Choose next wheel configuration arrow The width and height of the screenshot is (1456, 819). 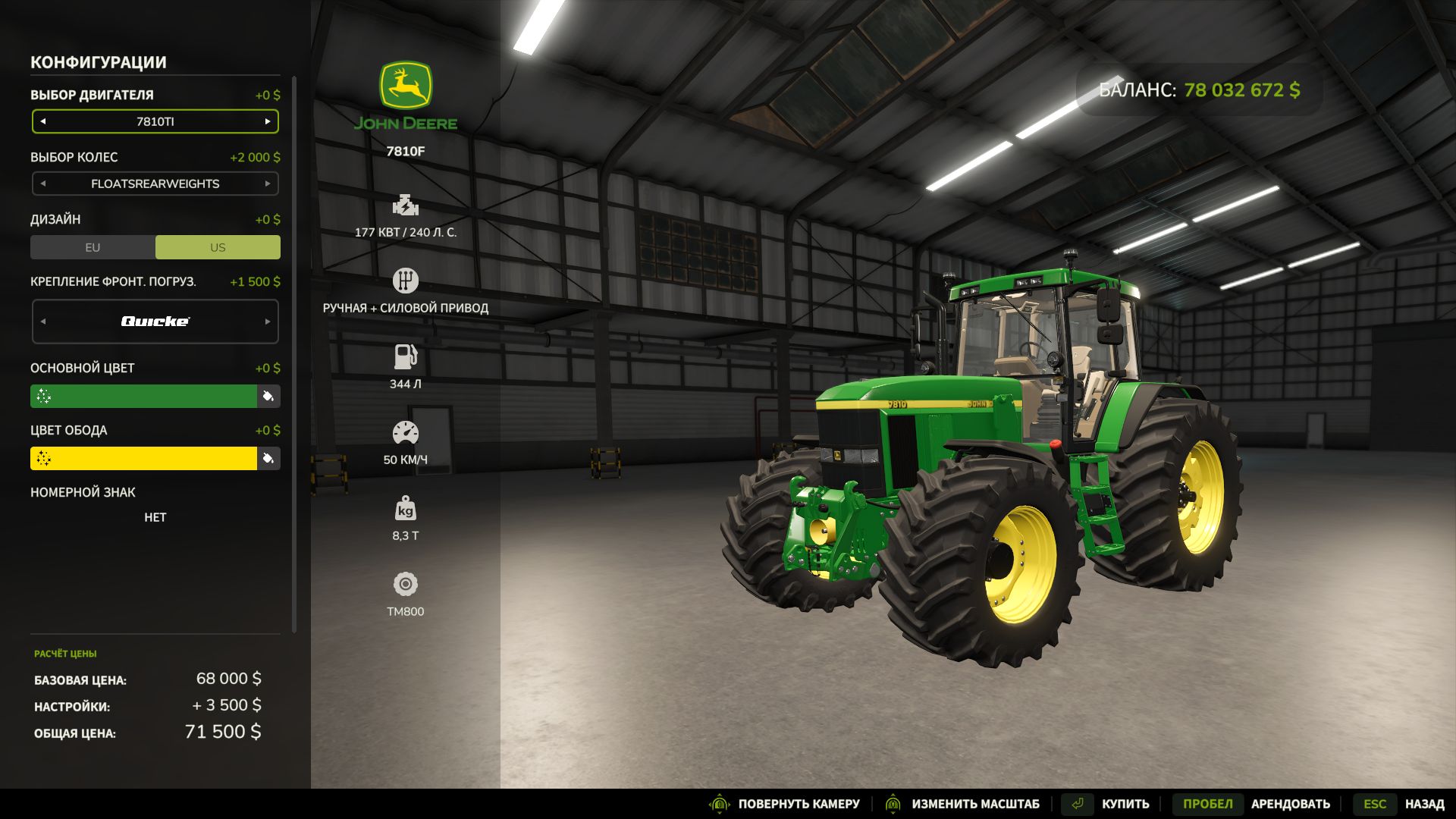268,184
